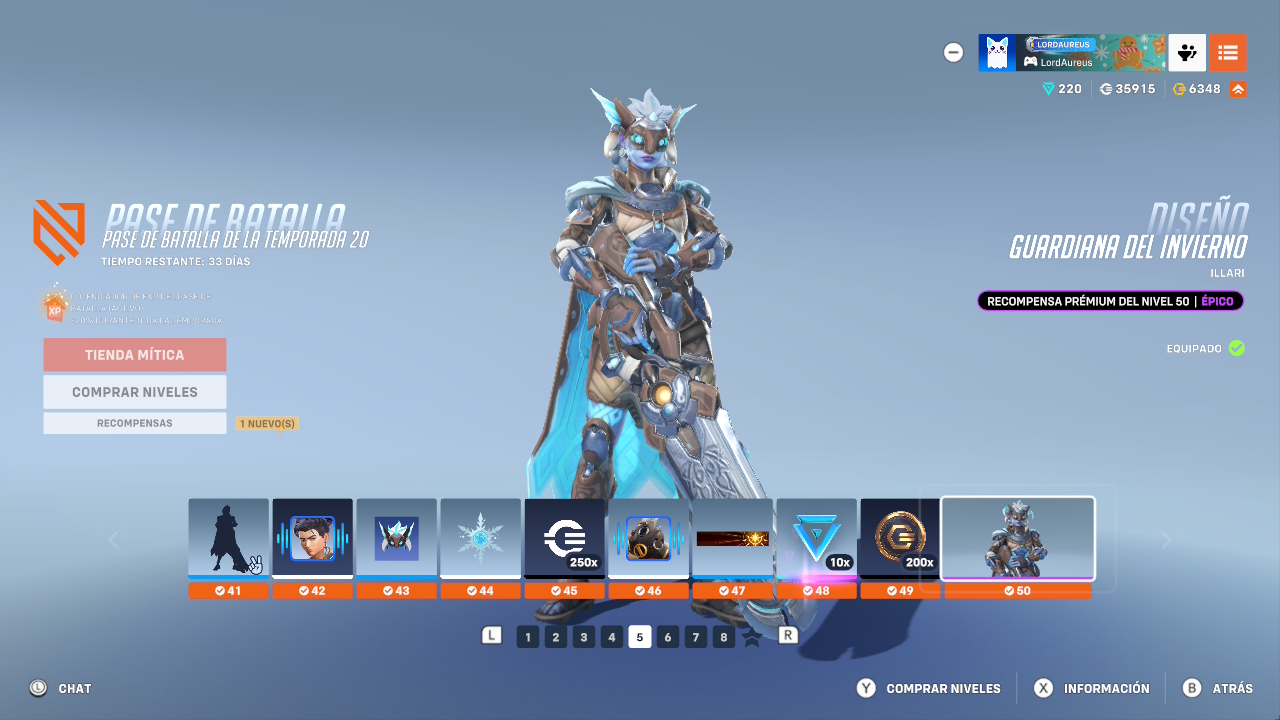Open the level 45 Overwatch Coins reward
Image resolution: width=1280 pixels, height=720 pixels.
point(565,538)
